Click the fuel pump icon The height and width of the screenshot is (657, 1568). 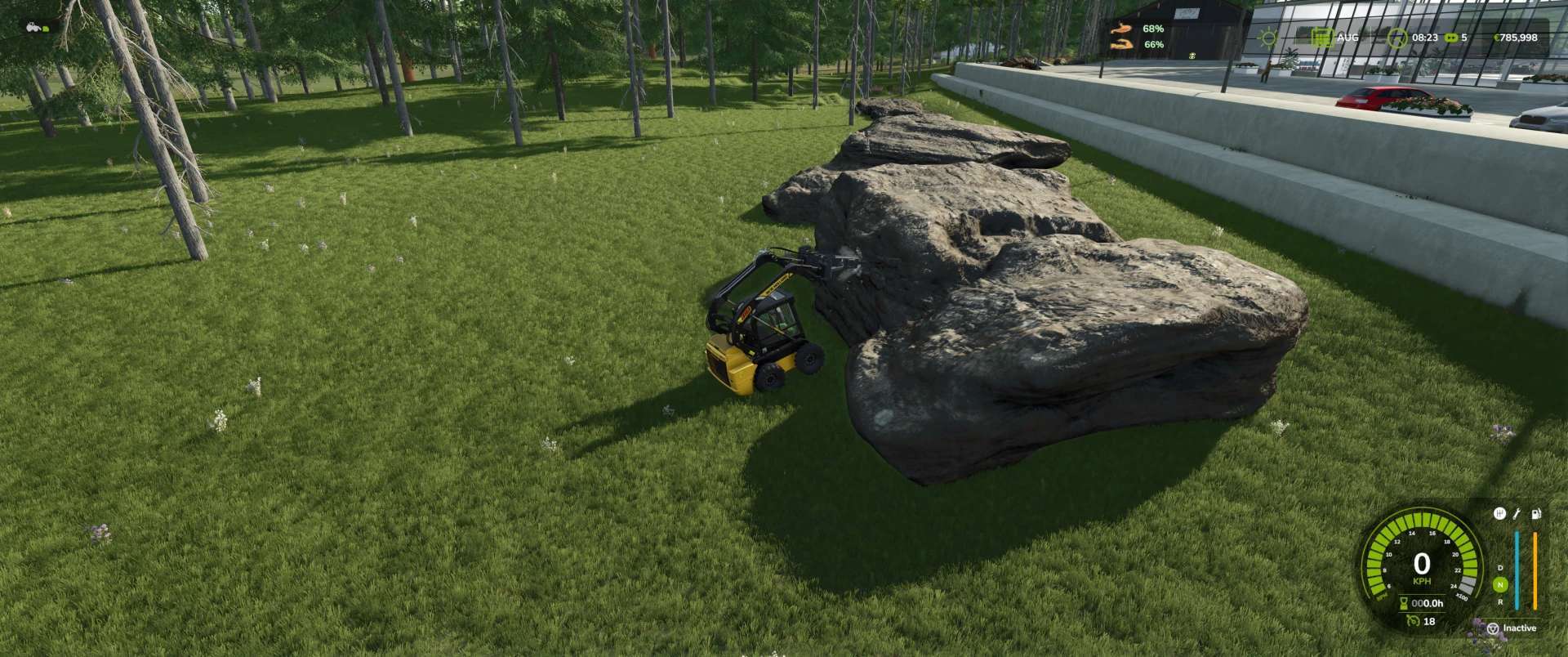pos(1535,514)
